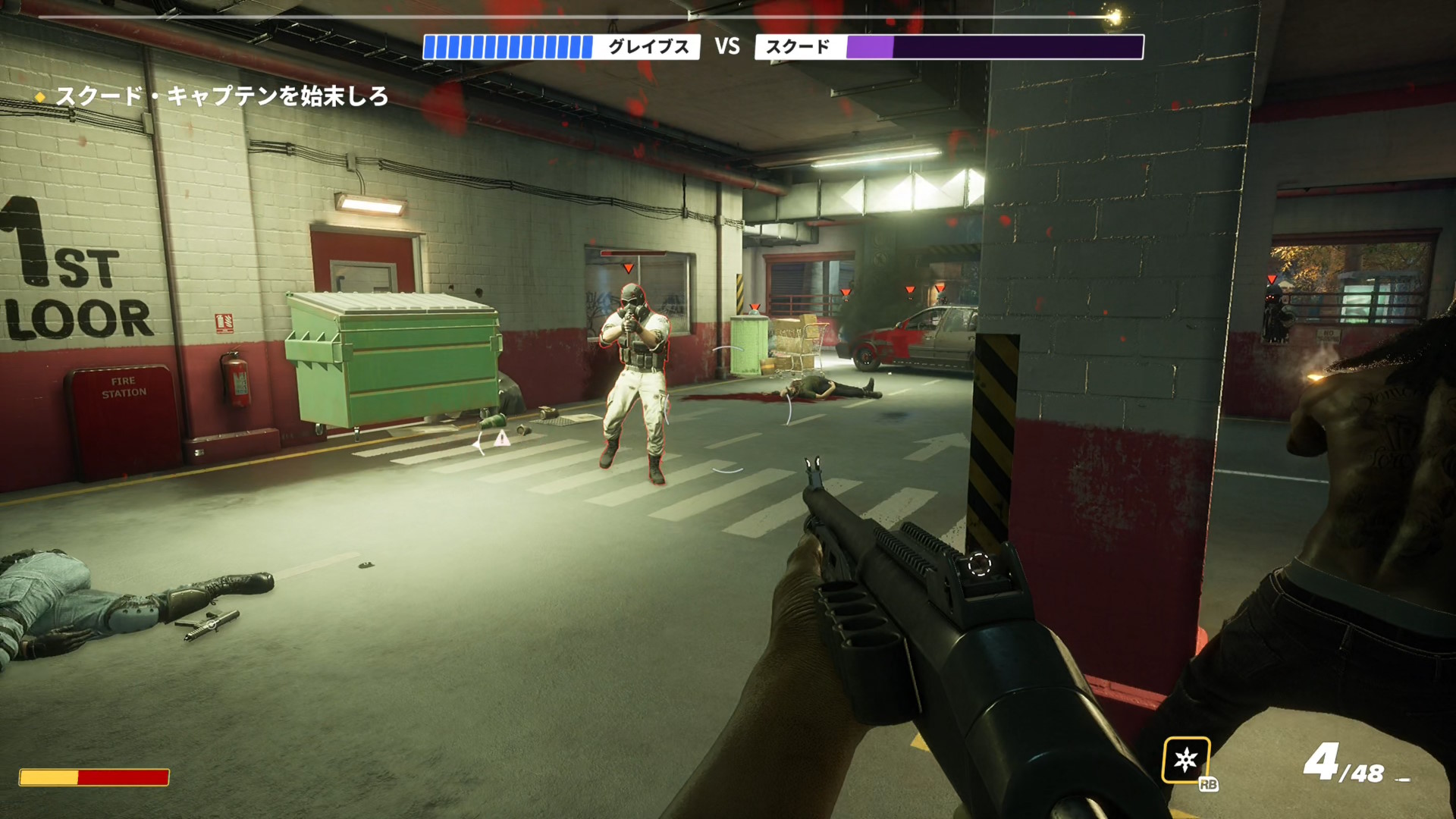Activate the shuriken ability icon
The width and height of the screenshot is (1456, 819).
(1185, 760)
